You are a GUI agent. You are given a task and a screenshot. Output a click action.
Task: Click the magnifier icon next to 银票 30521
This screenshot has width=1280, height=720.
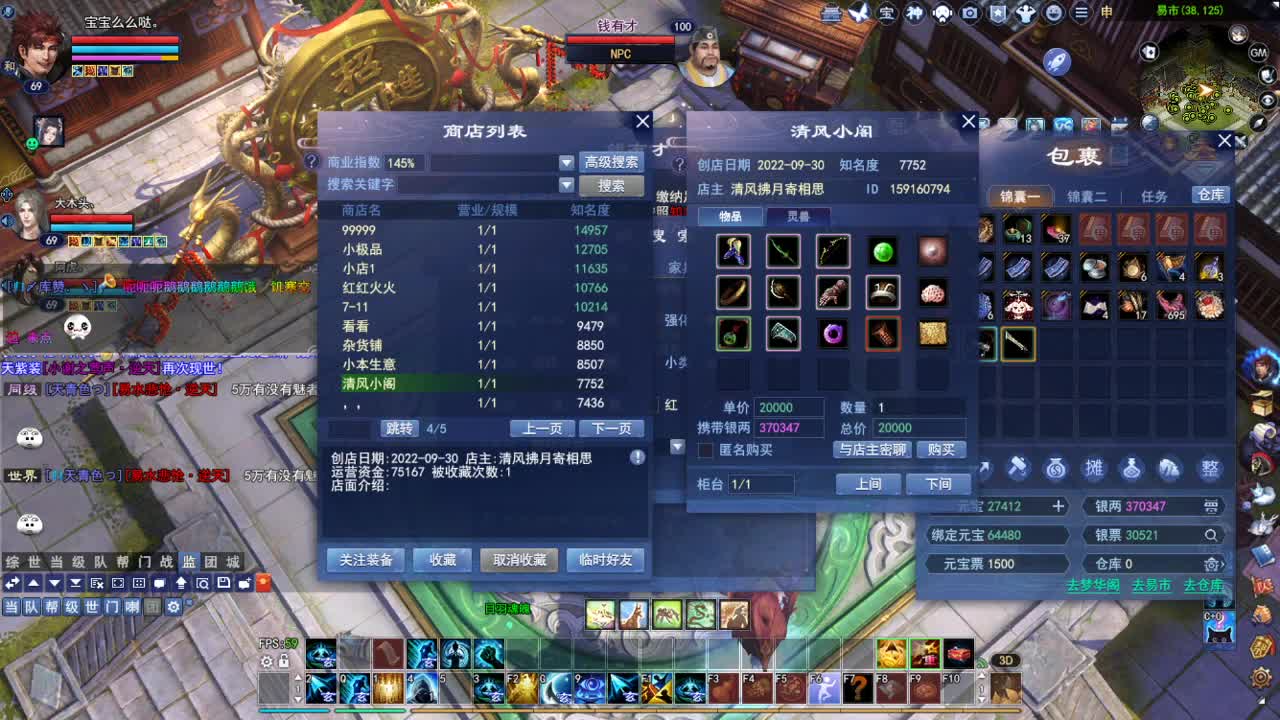tap(1212, 534)
